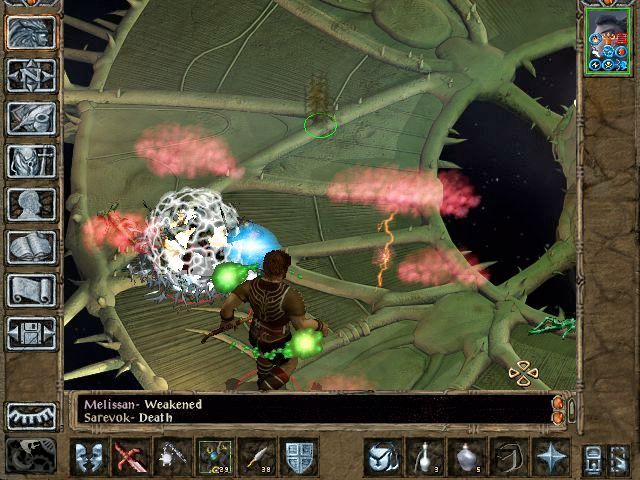Image resolution: width=640 pixels, height=480 pixels.
Task: Return to game with the top sidebar button
Action: 31,32
